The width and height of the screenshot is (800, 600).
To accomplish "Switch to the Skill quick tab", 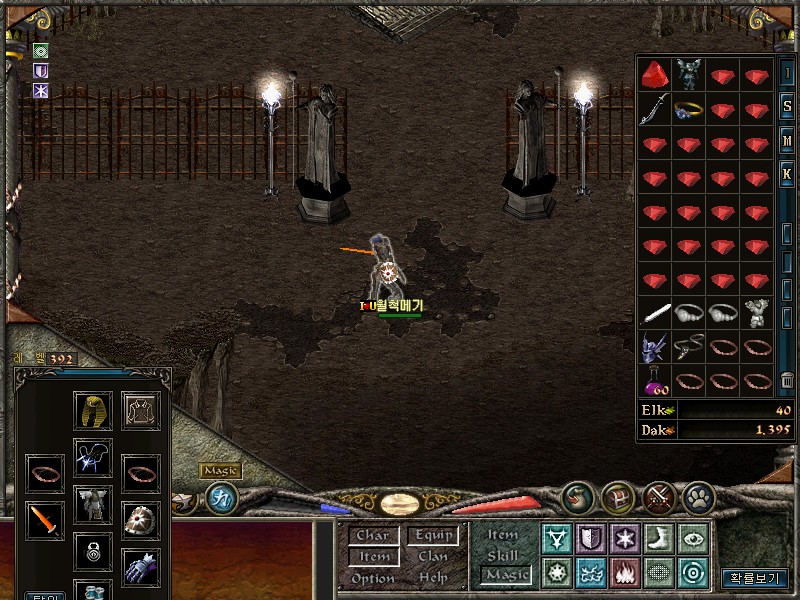I will point(503,556).
